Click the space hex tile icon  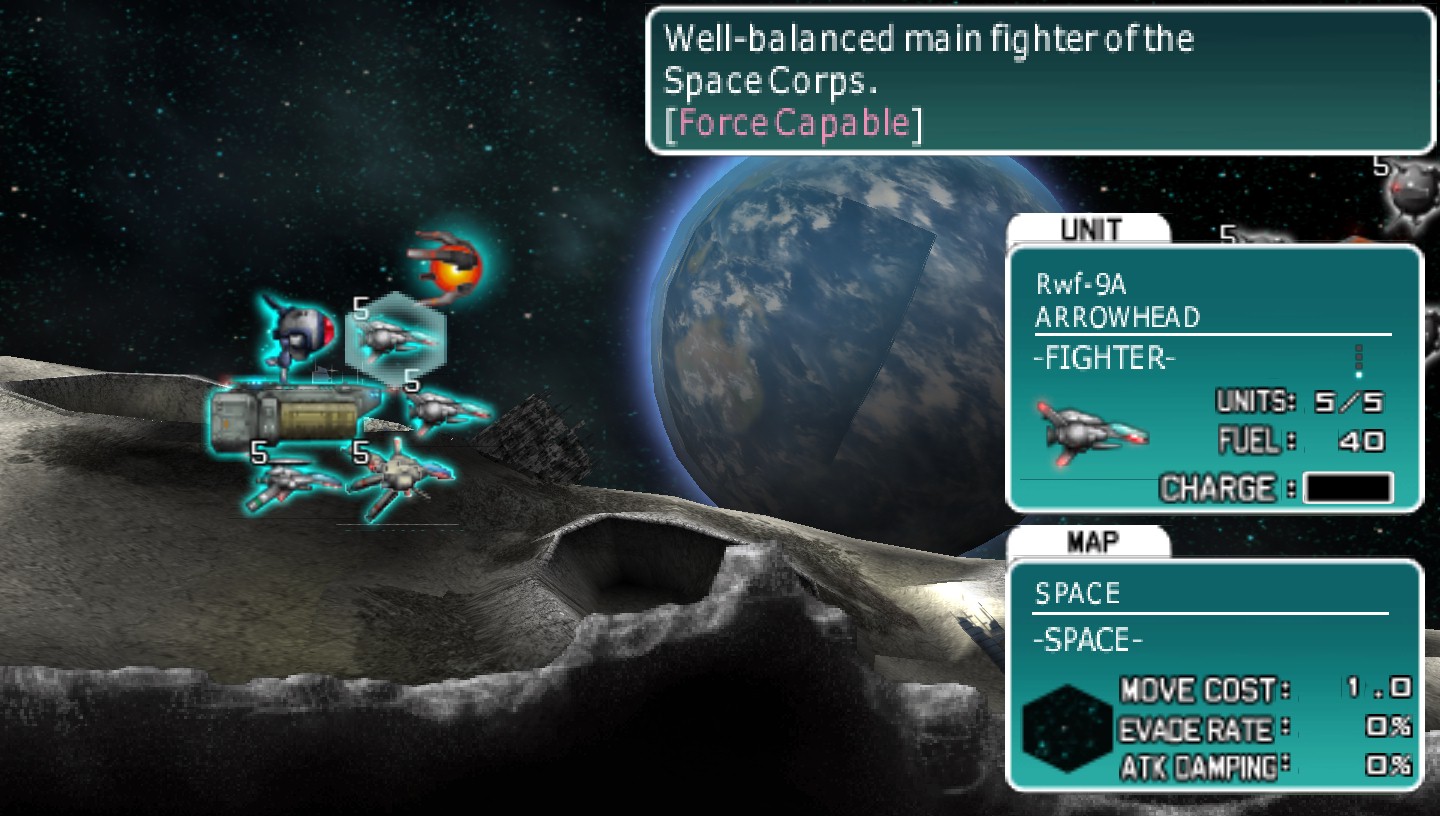(x=1067, y=728)
